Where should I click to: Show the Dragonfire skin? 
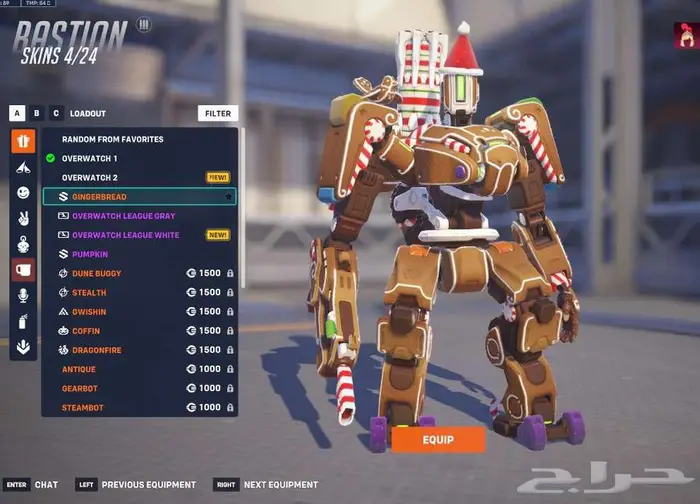pos(97,350)
